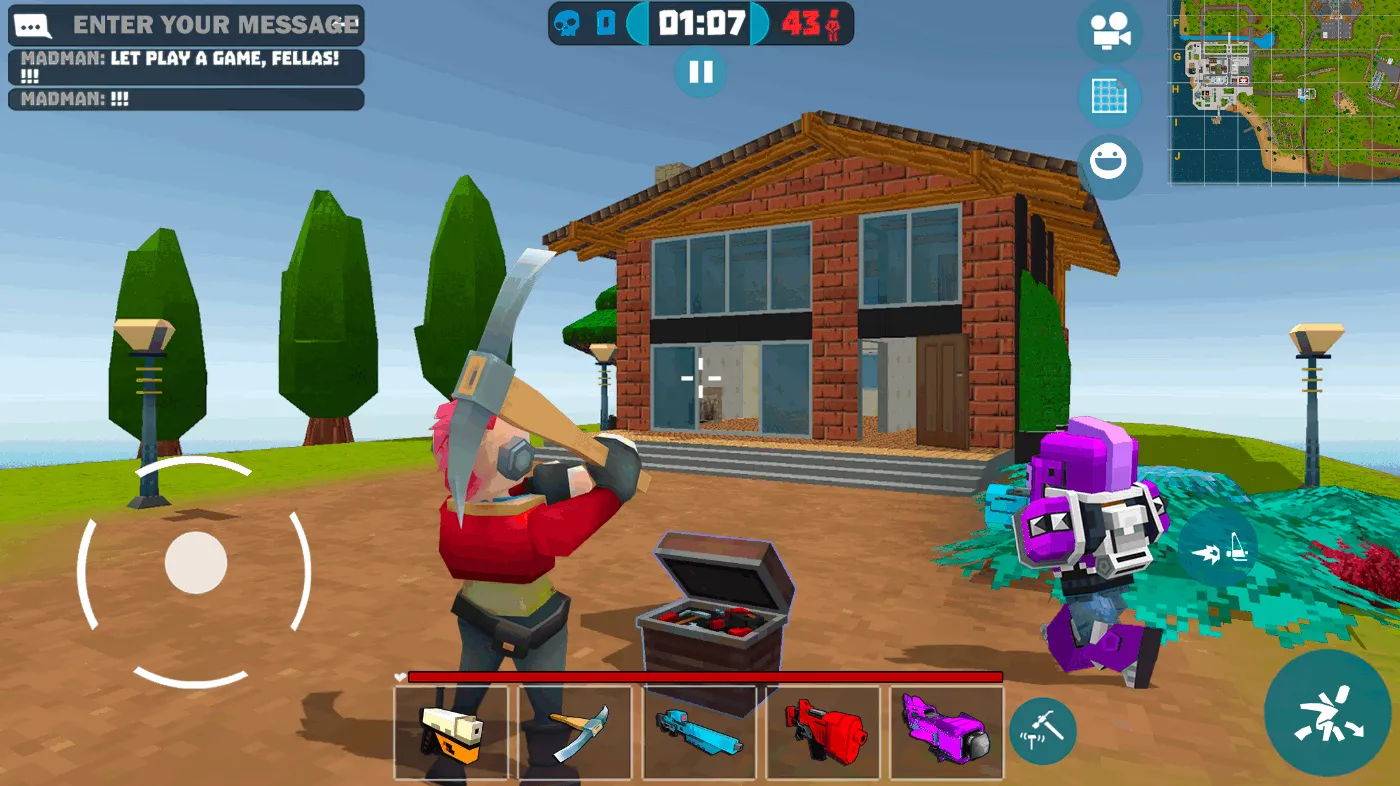Screen dimensions: 1400x786
Task: Open the smiley emote button
Action: 1110,163
